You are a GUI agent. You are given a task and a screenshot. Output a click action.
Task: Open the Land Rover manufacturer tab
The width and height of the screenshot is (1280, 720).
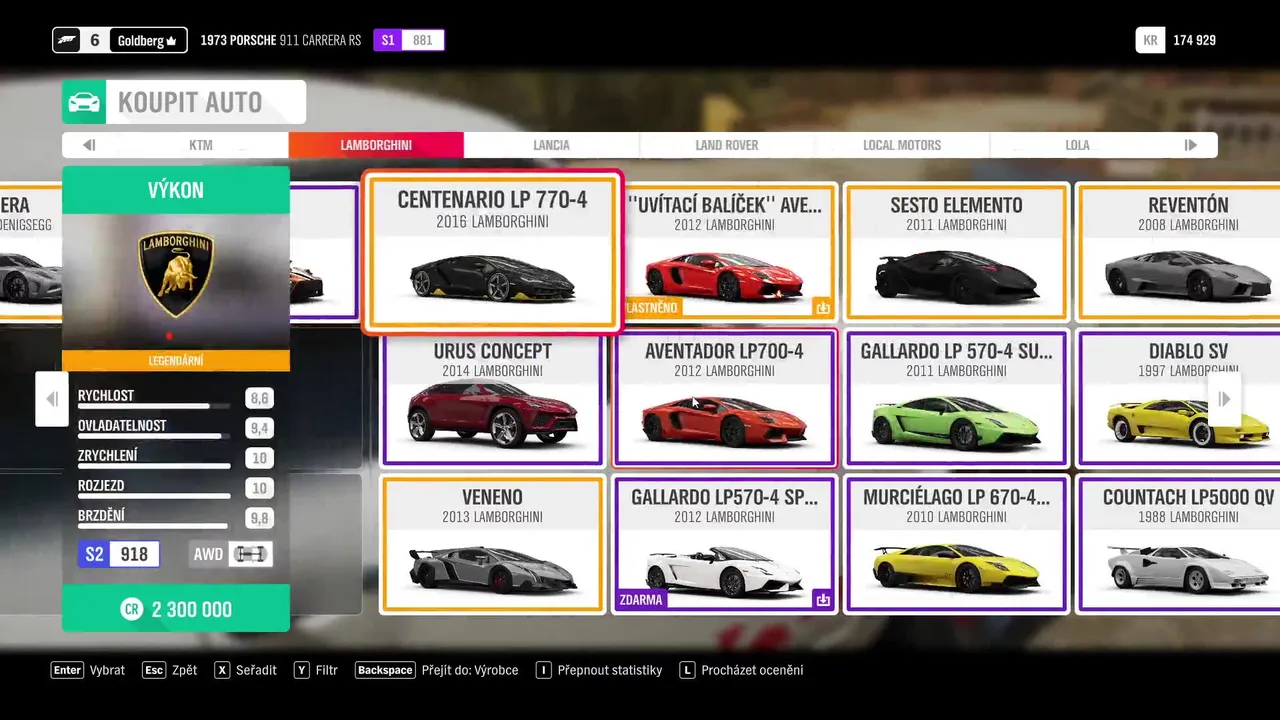point(727,145)
